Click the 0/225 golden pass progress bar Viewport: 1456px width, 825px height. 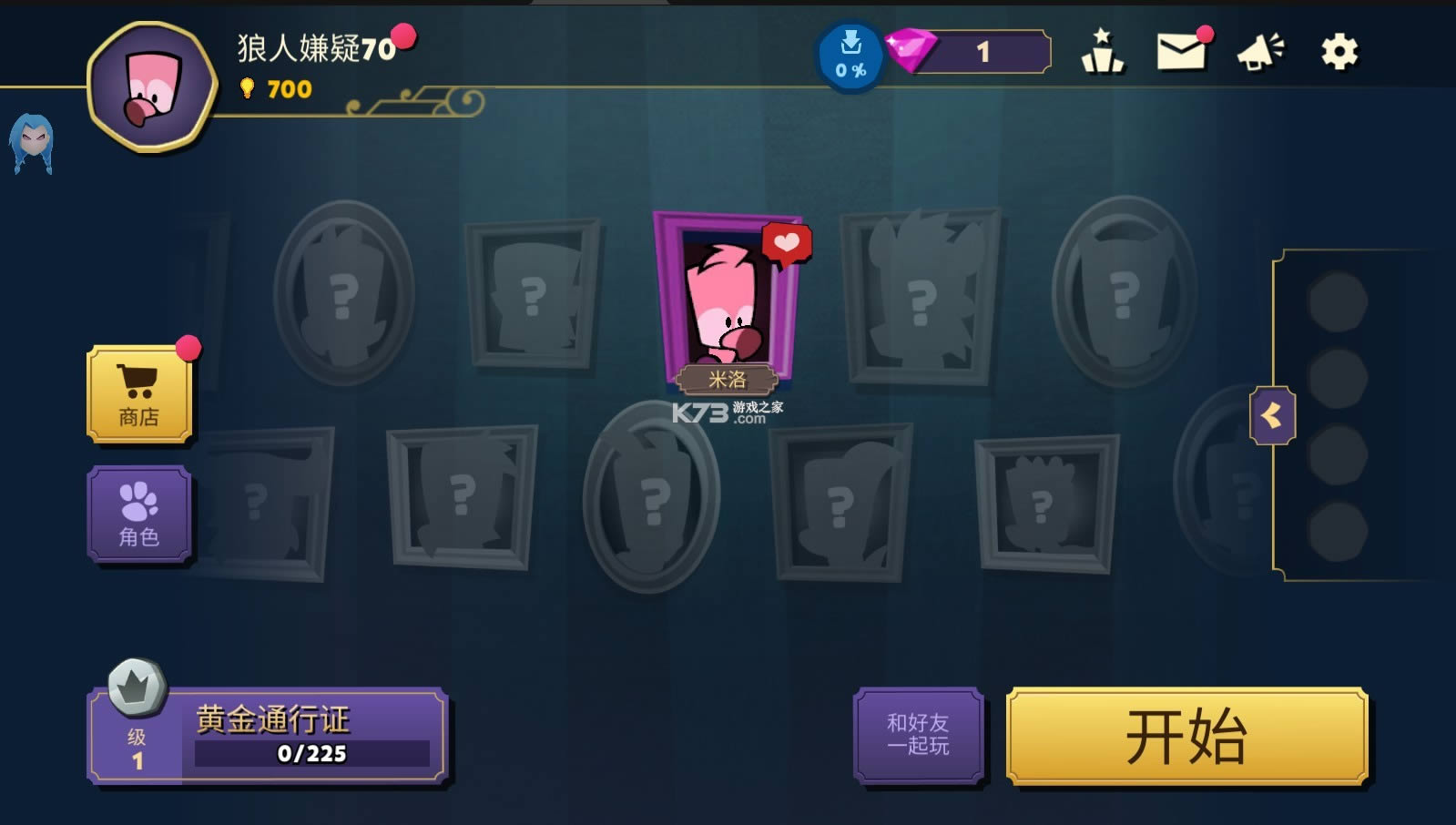coord(314,753)
